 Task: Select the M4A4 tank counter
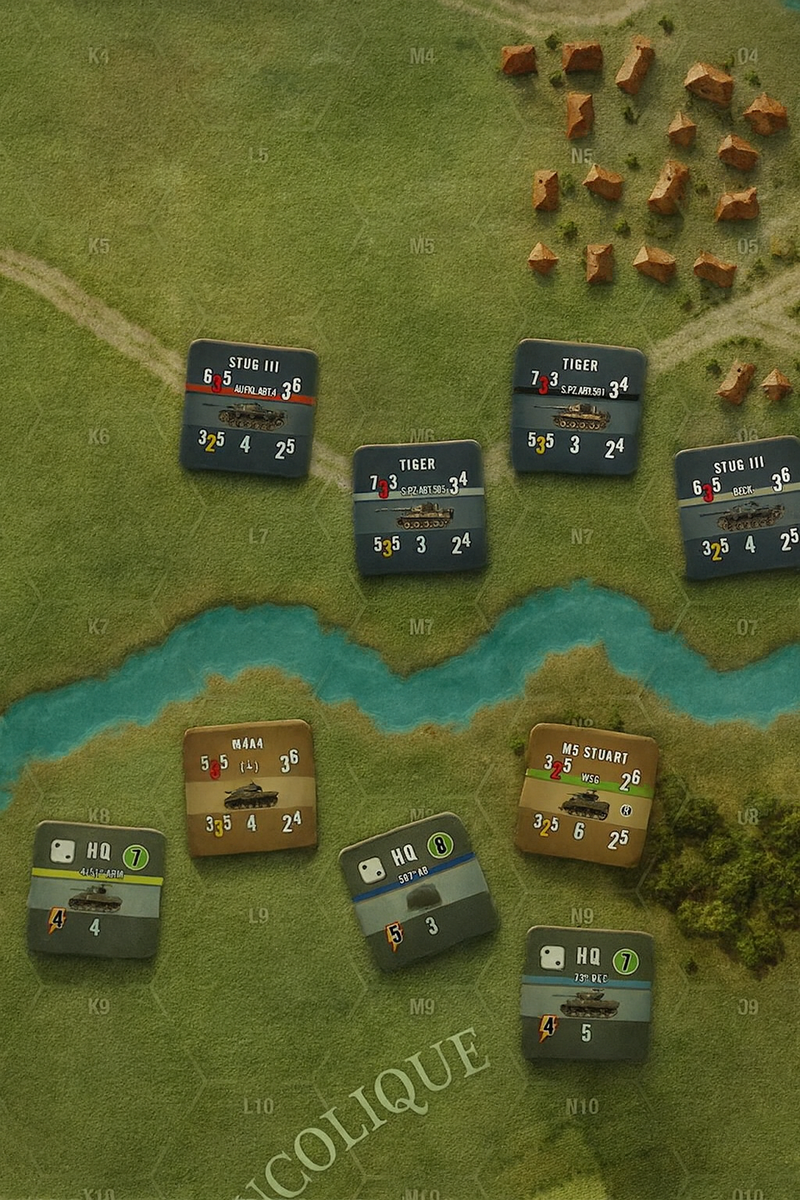tap(250, 787)
